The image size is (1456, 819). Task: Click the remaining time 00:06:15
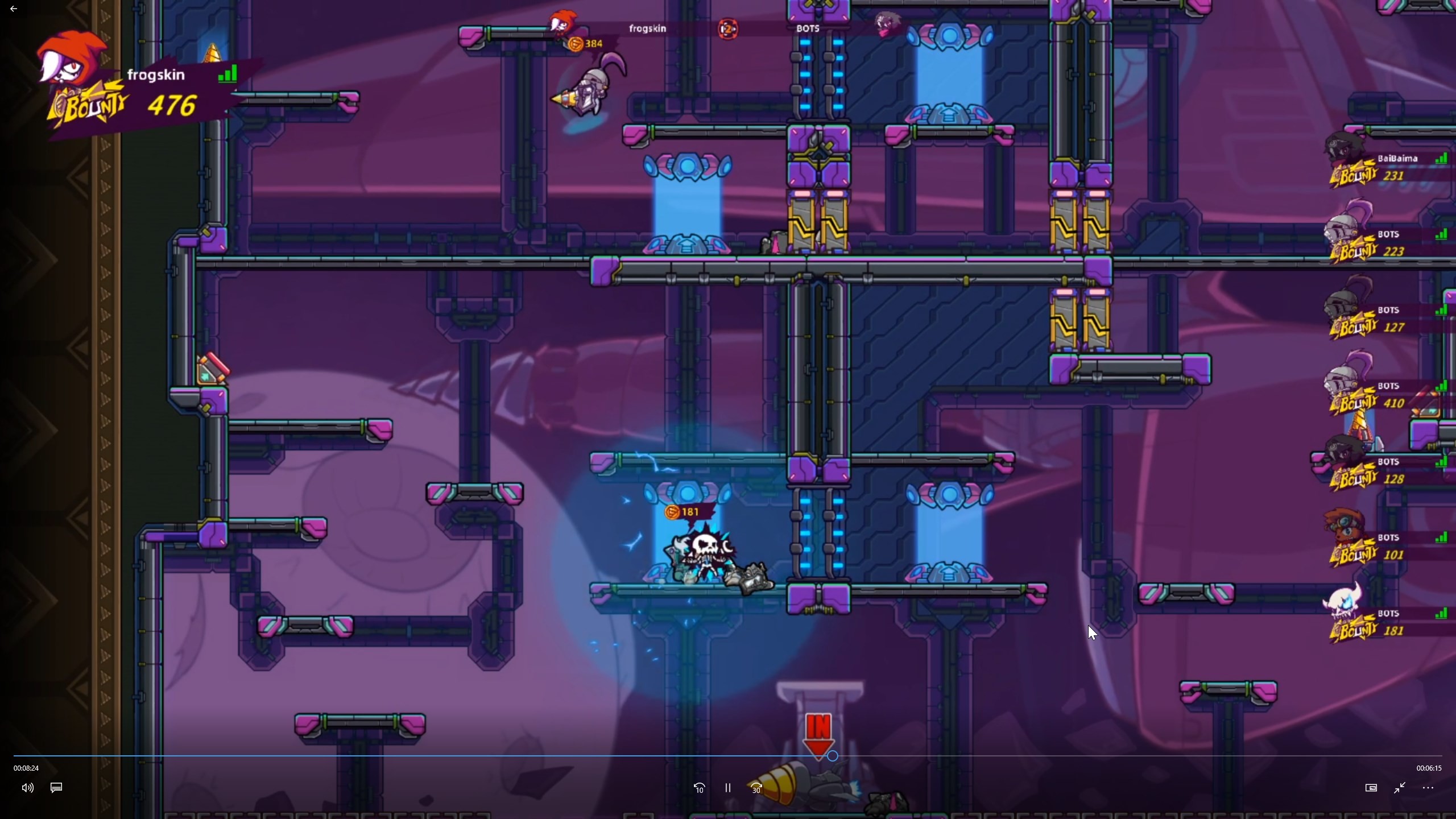(x=1429, y=768)
